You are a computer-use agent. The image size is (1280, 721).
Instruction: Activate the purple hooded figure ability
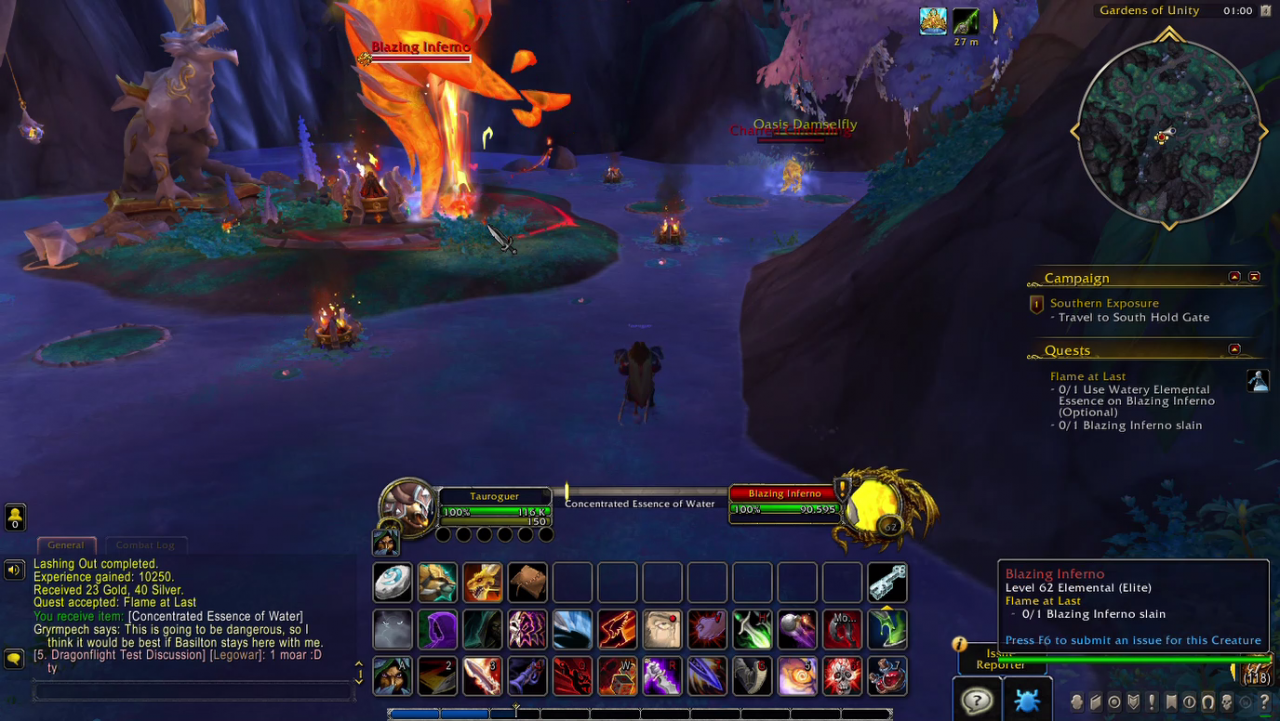click(x=437, y=630)
